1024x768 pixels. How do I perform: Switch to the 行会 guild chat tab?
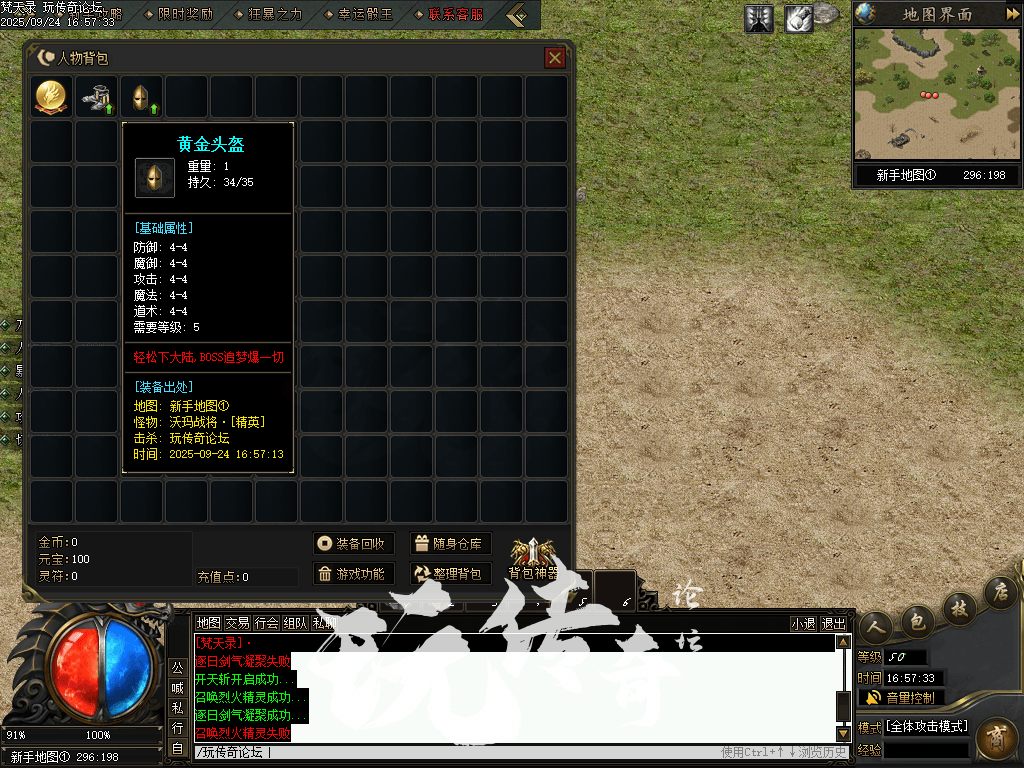(x=267, y=623)
